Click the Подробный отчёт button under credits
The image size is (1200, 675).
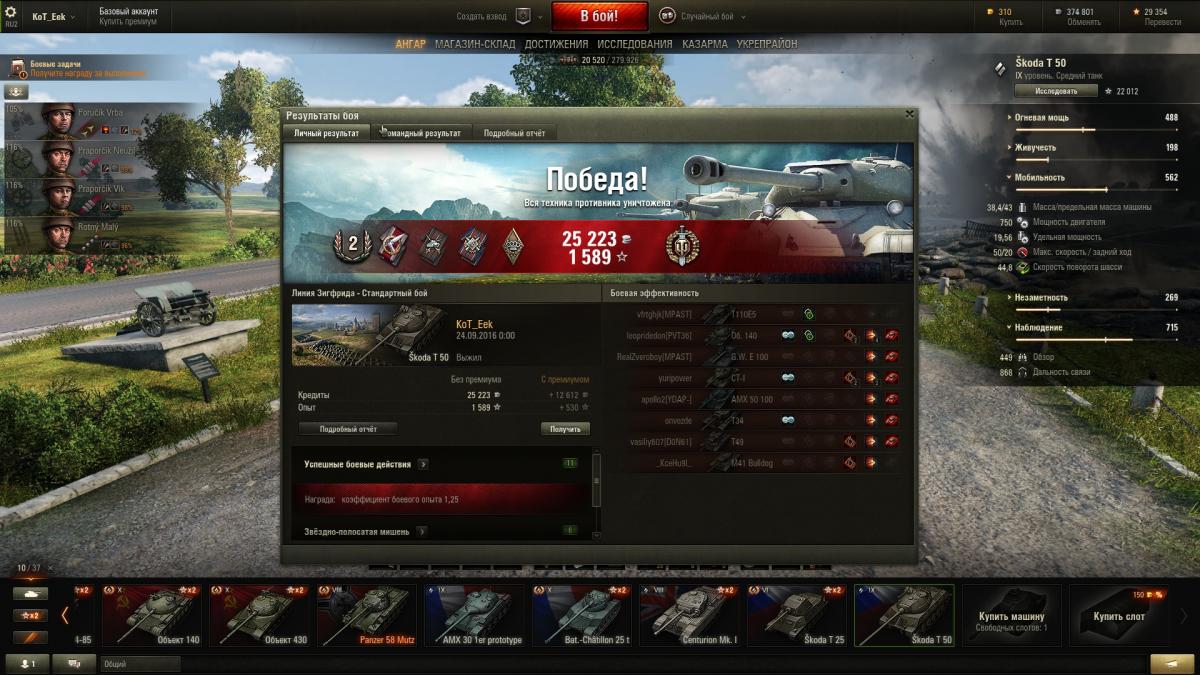click(347, 429)
